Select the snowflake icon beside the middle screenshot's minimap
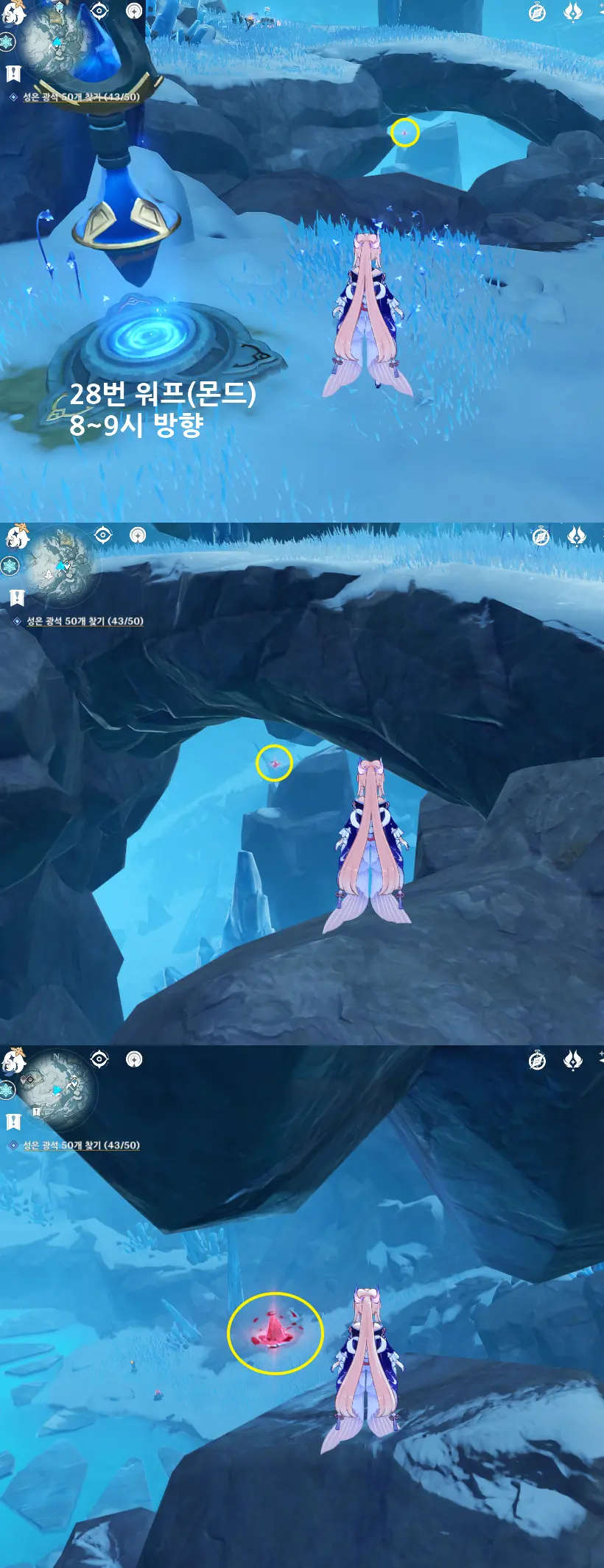The width and height of the screenshot is (604, 1568). 9,566
